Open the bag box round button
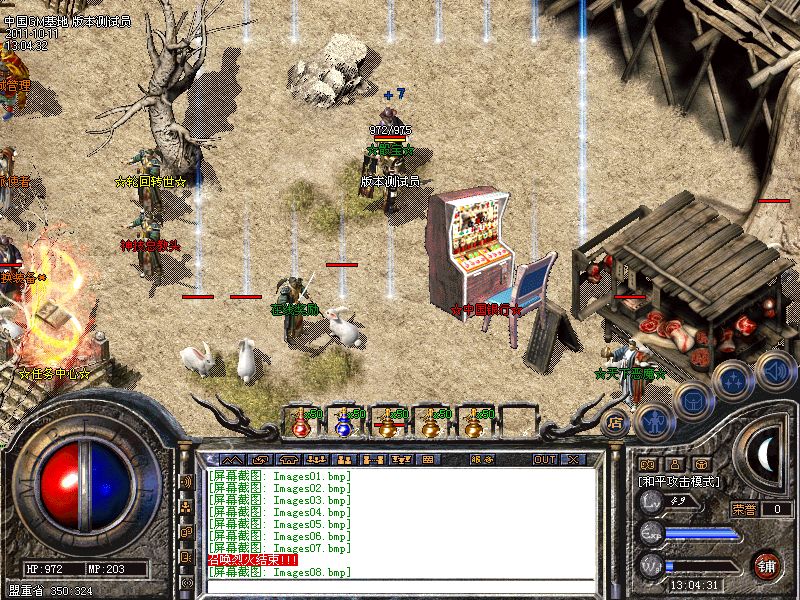Screen dimensions: 800x600 (x=691, y=400)
